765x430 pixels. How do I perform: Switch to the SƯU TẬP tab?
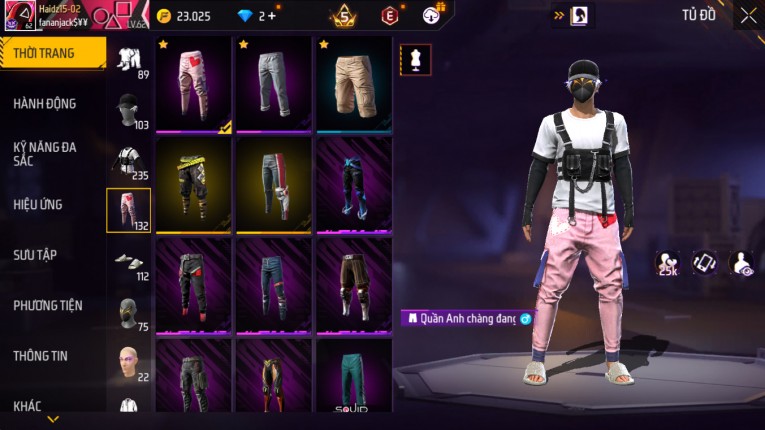35,255
